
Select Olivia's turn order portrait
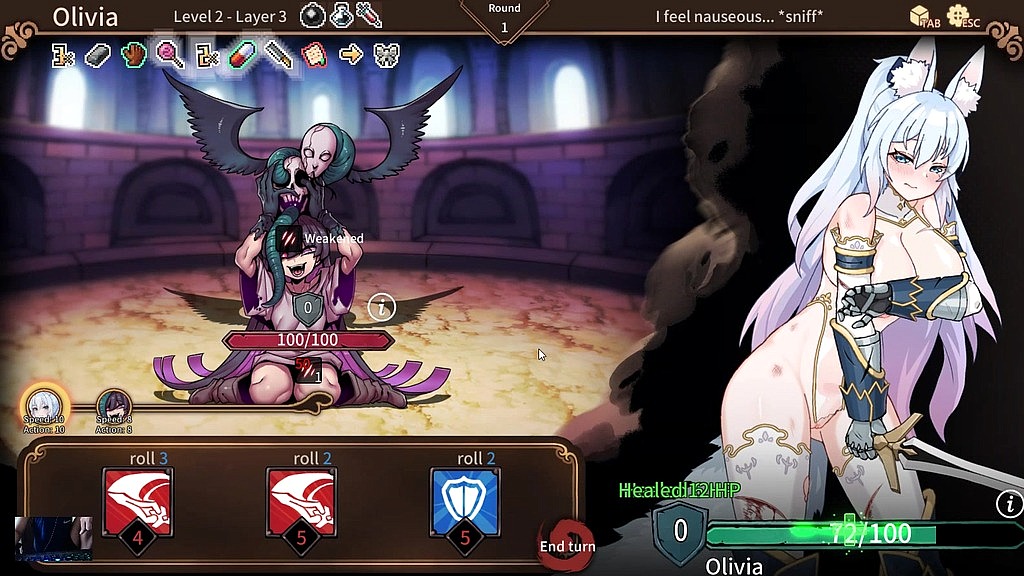(x=44, y=404)
